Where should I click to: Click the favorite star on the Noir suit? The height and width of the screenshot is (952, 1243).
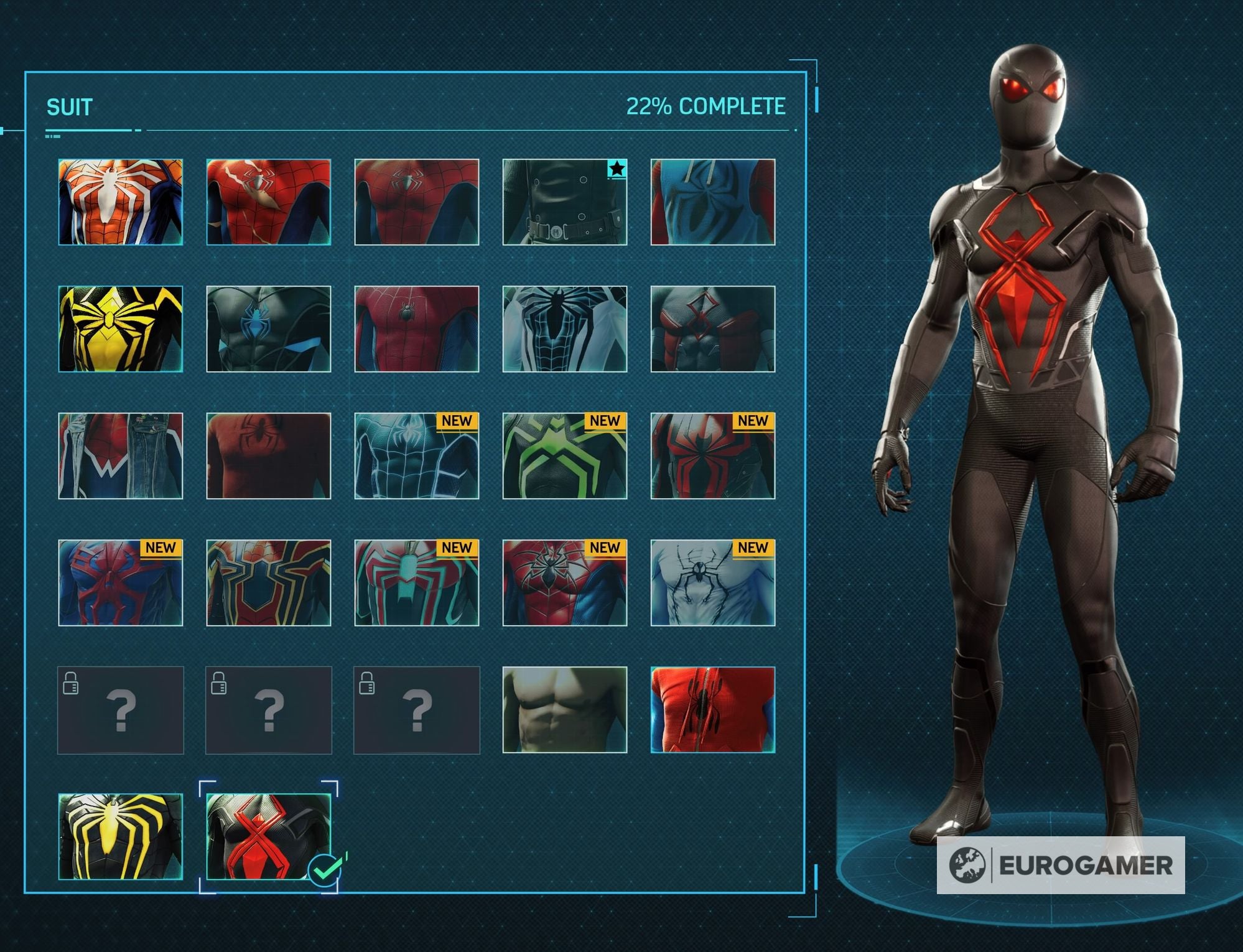point(617,168)
